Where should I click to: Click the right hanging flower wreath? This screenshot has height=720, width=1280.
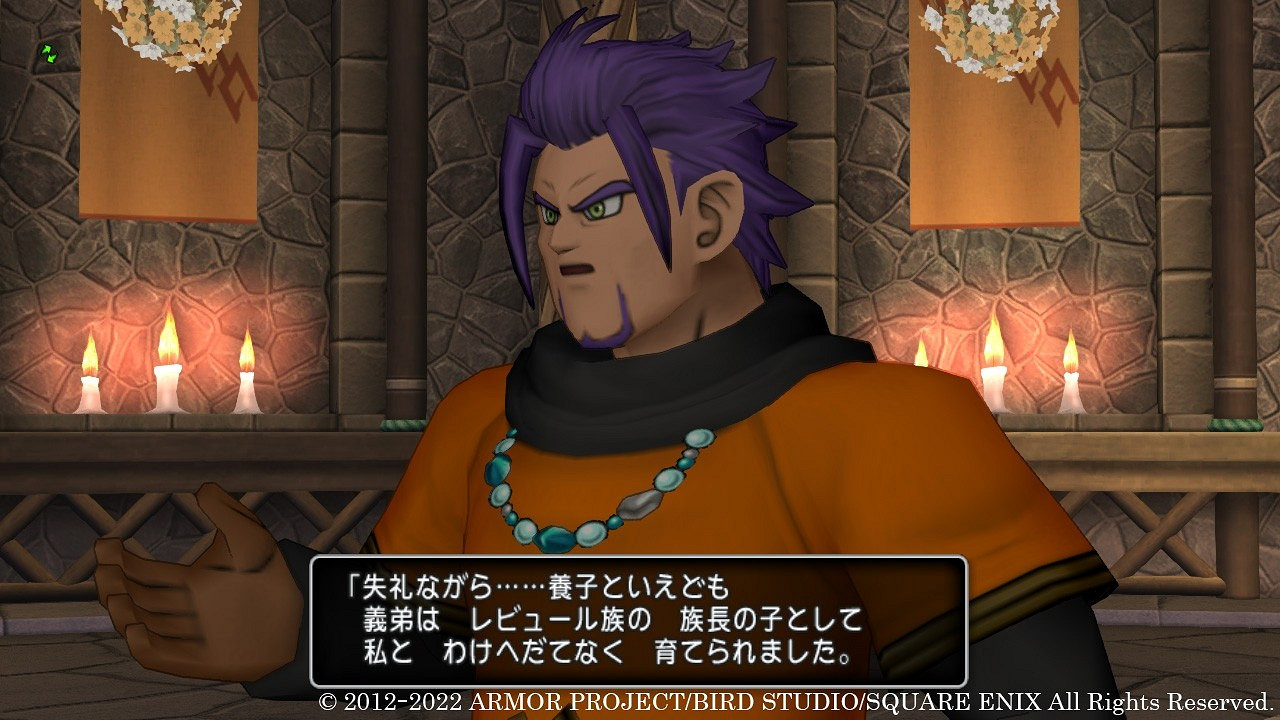click(985, 30)
